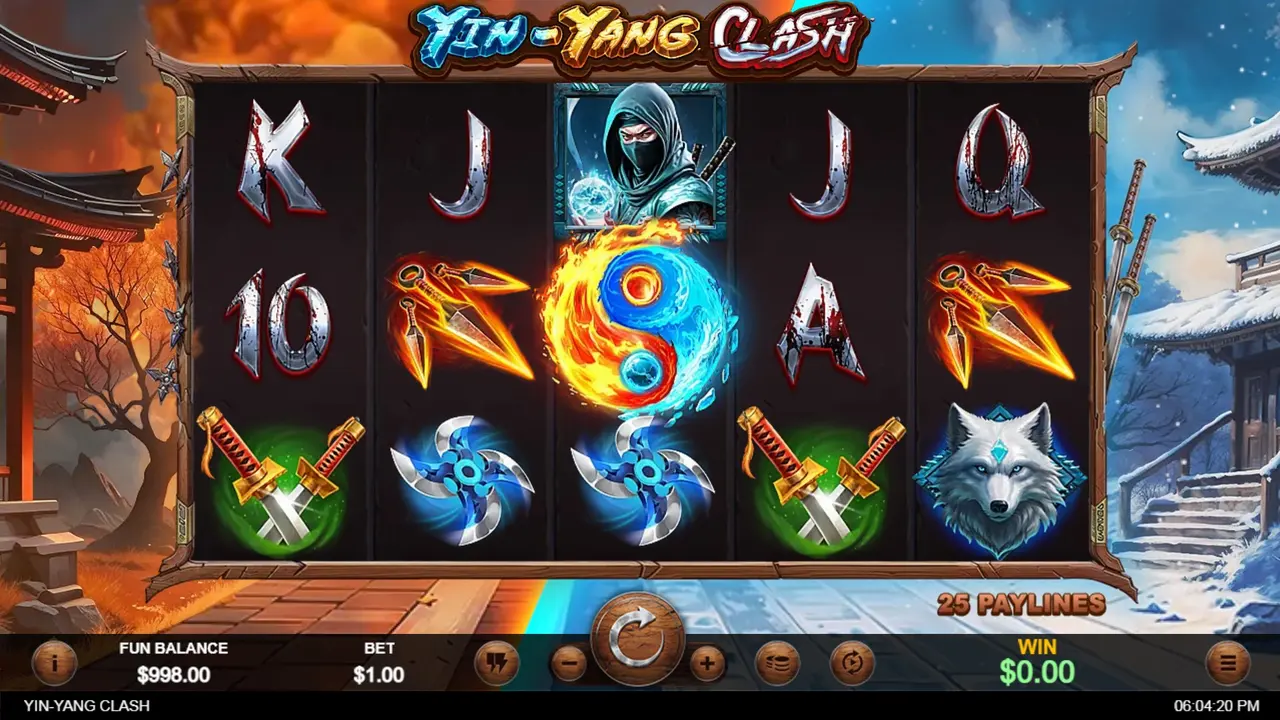Click the 25 PAYLINES label
The image size is (1280, 720).
[1019, 604]
